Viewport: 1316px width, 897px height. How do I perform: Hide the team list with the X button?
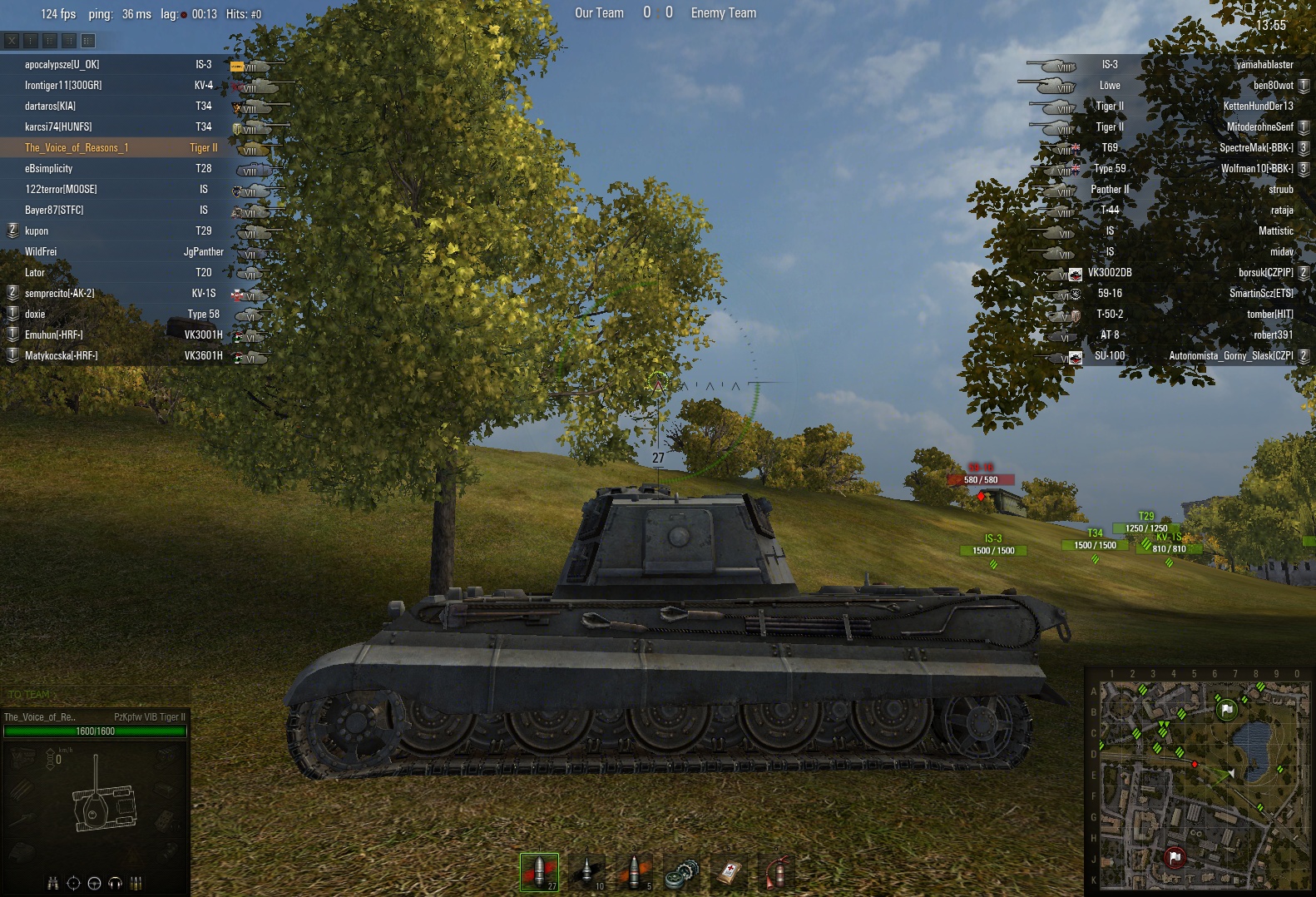12,40
